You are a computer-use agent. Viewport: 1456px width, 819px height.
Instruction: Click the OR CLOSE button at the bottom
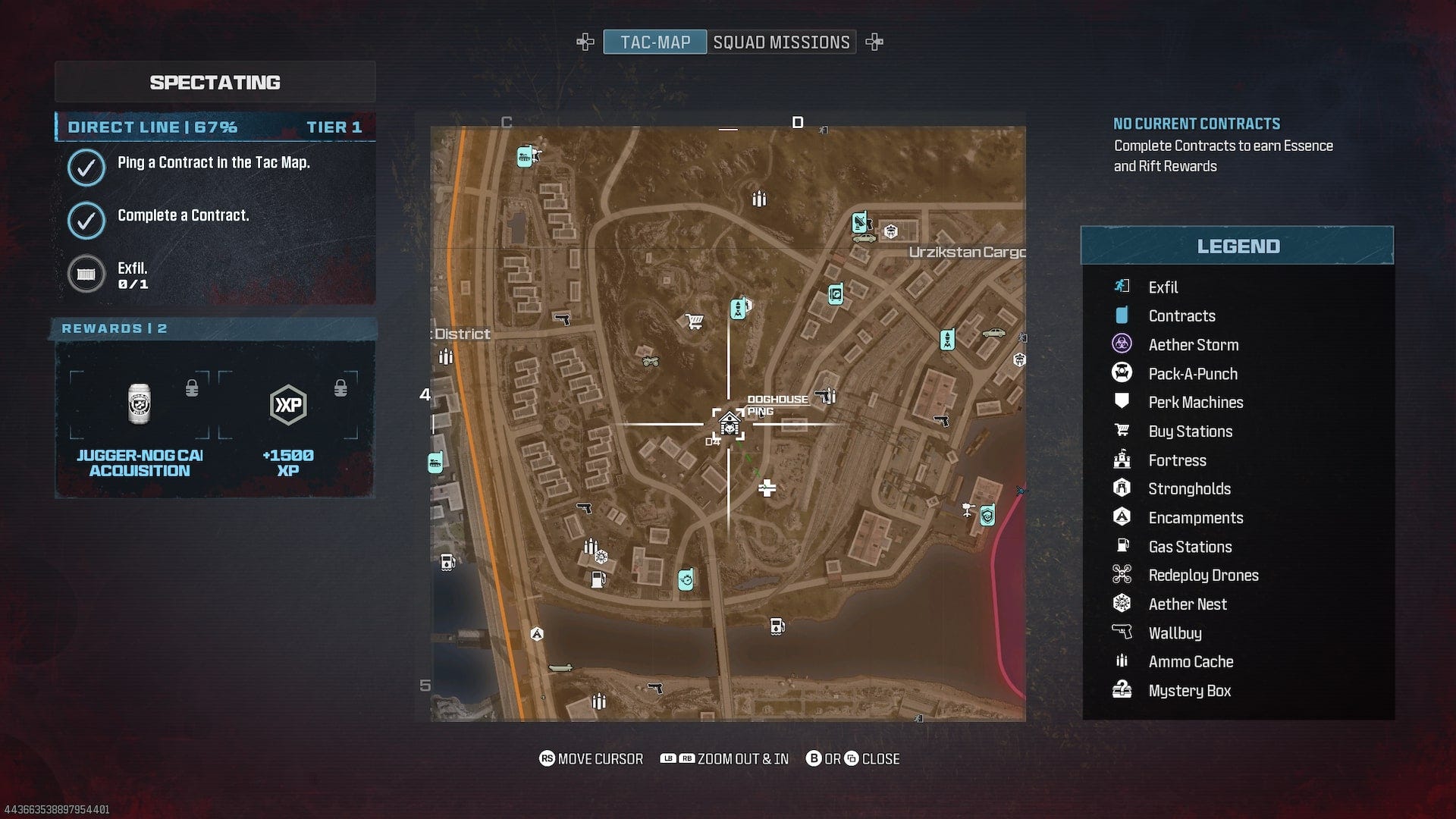854,758
